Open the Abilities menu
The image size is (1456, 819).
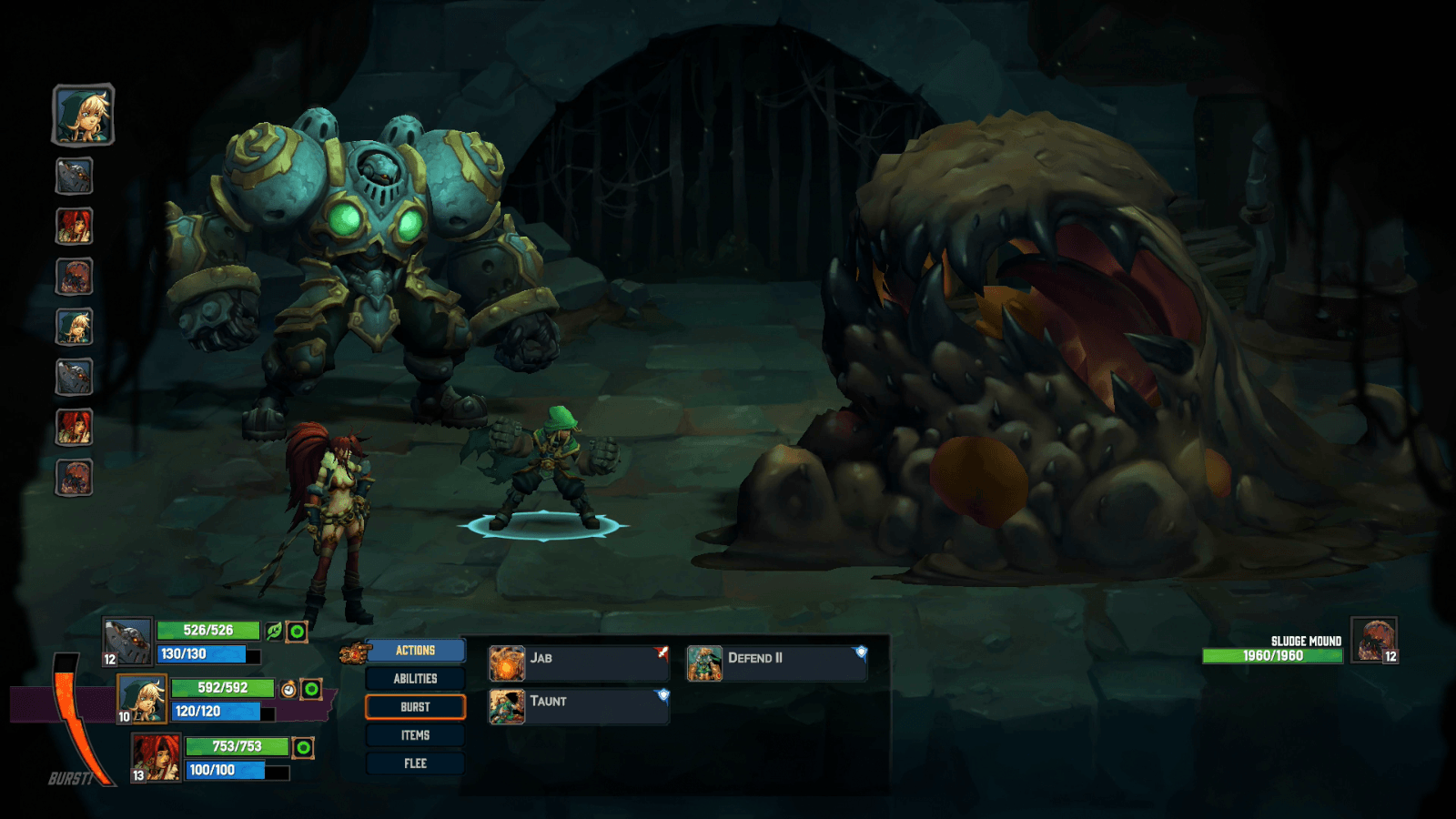click(x=415, y=678)
